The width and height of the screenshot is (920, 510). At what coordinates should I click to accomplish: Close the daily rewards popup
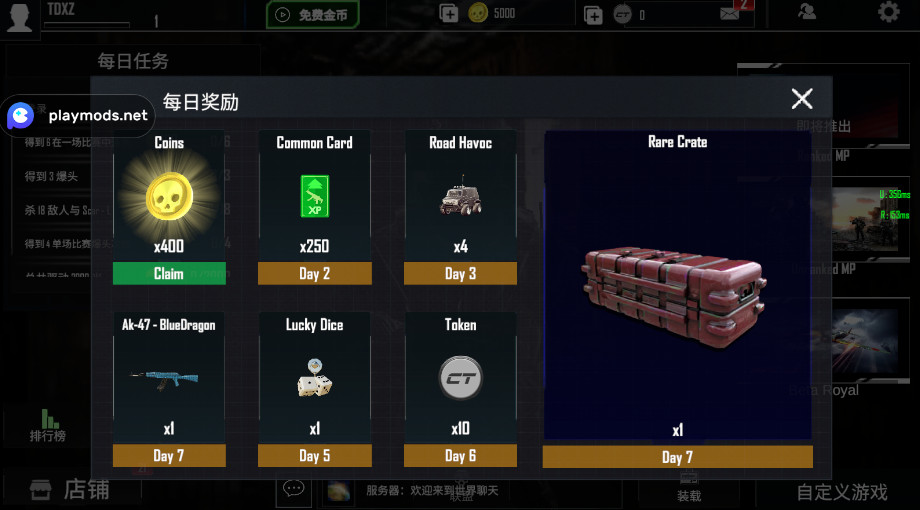click(x=802, y=98)
